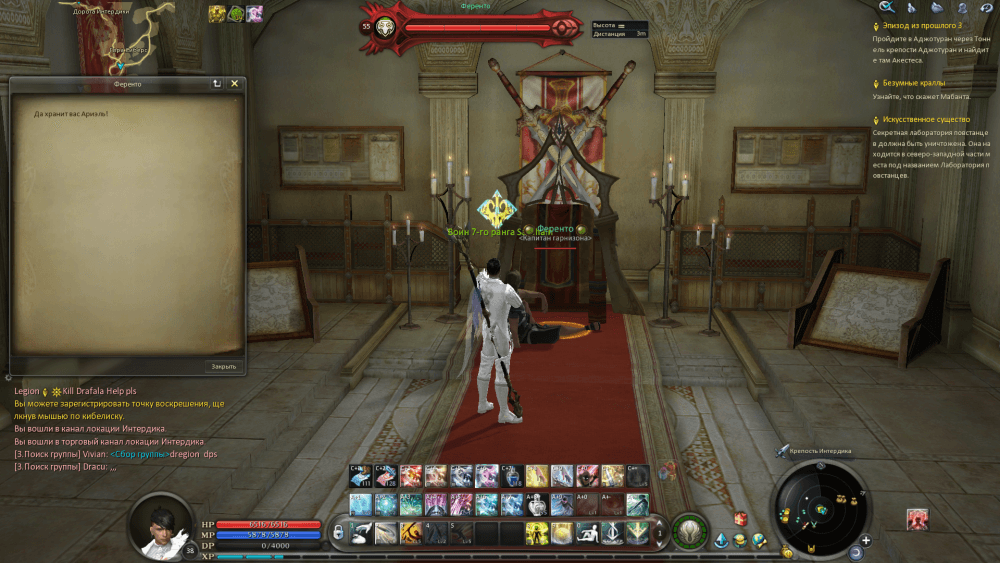Screen dimensions: 1000x563
Task: Open the 'Искусственное существо' quest entry
Action: click(926, 119)
